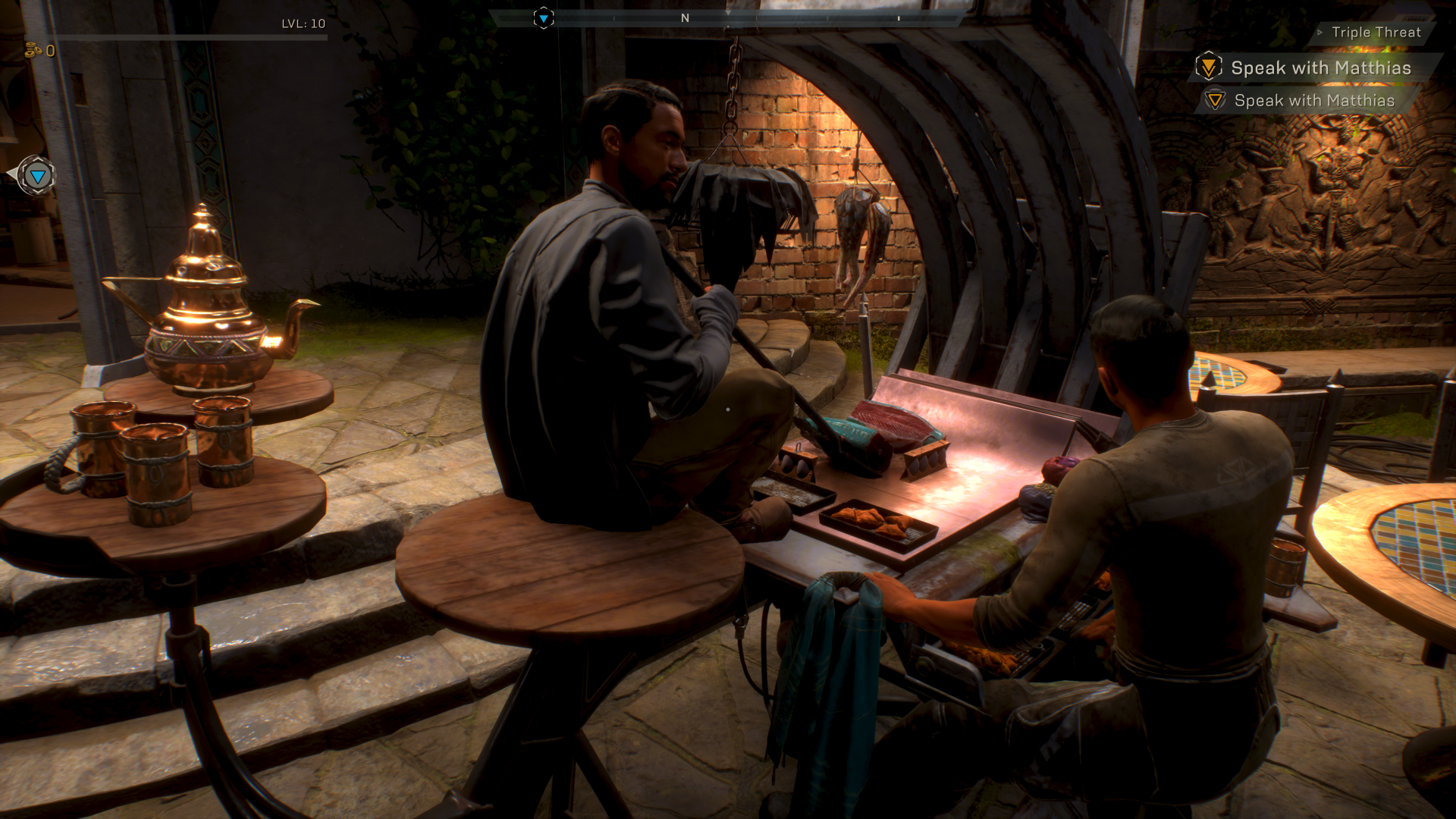Click the larger Speak with Matthias objective header
Screen dimensions: 1456x819
(1320, 68)
